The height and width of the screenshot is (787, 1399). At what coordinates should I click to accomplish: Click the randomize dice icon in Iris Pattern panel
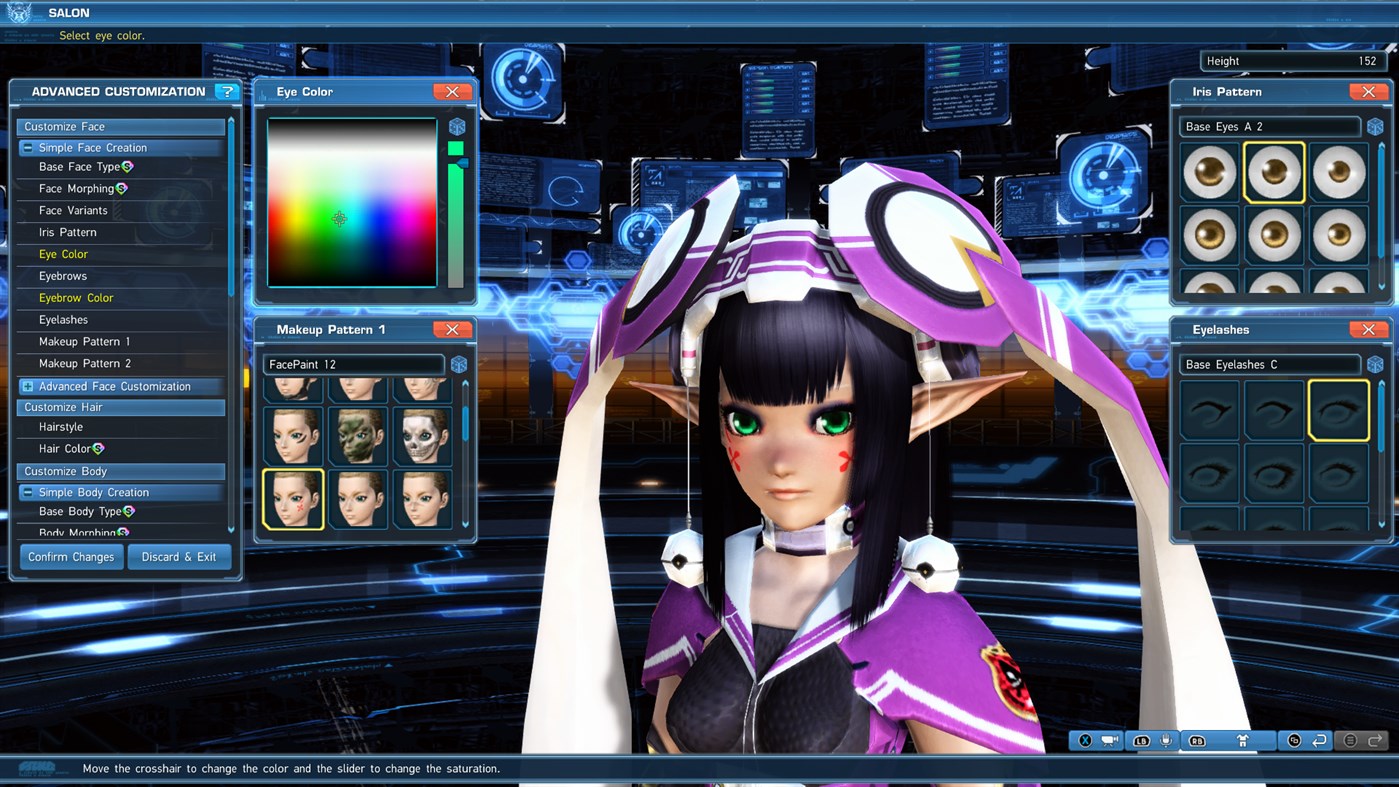click(1374, 126)
